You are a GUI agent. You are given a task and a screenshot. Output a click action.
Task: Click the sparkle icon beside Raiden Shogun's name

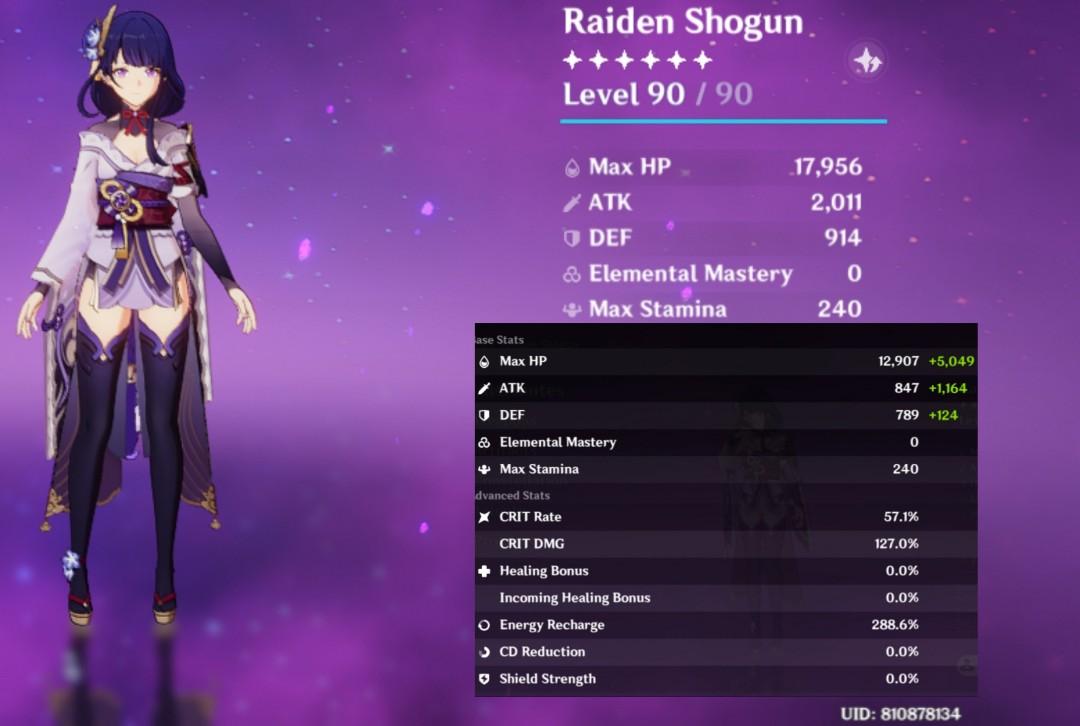(866, 61)
